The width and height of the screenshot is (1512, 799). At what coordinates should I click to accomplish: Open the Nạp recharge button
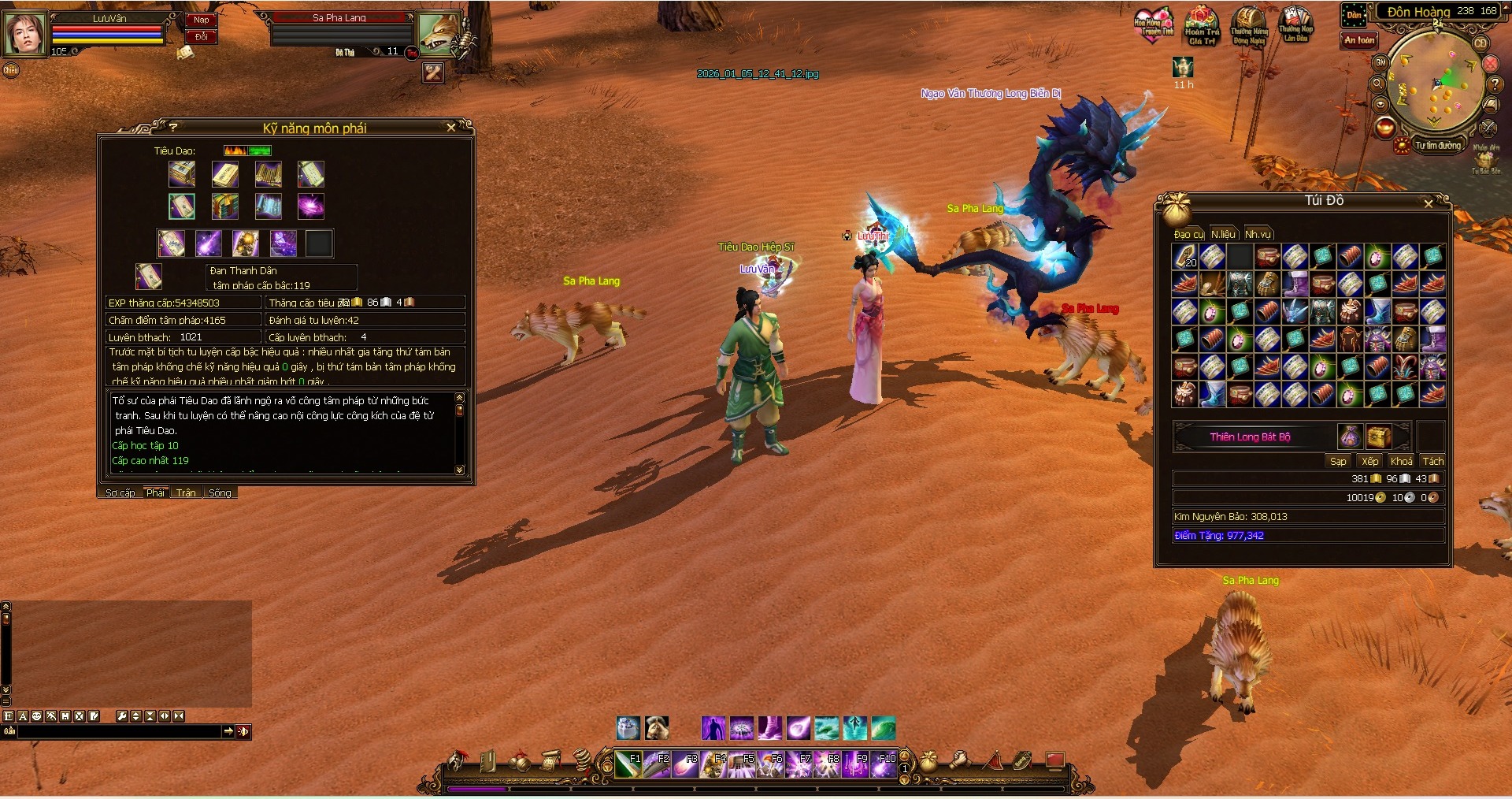202,20
